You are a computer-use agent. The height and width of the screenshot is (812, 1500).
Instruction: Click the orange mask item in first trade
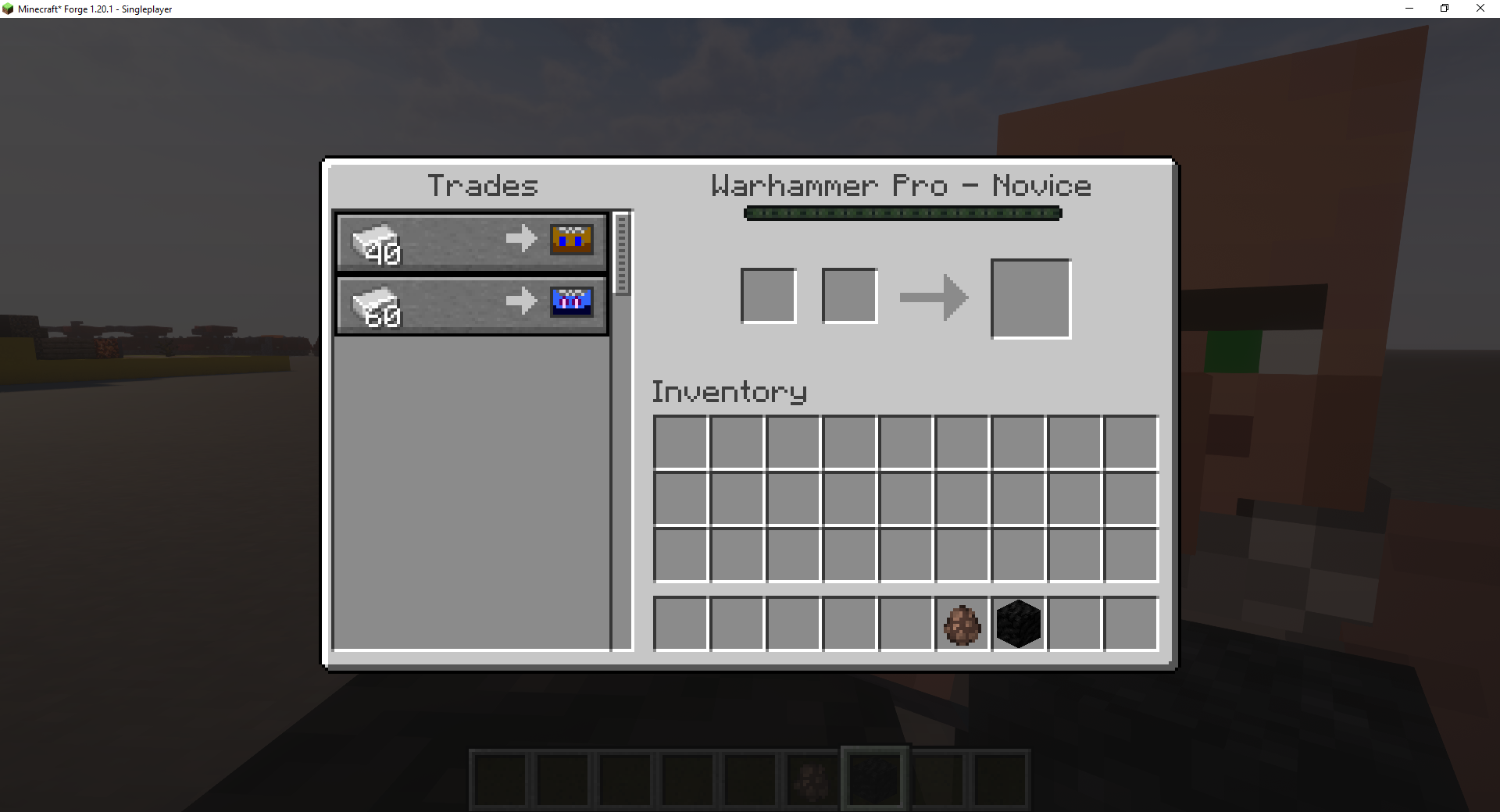tap(572, 240)
